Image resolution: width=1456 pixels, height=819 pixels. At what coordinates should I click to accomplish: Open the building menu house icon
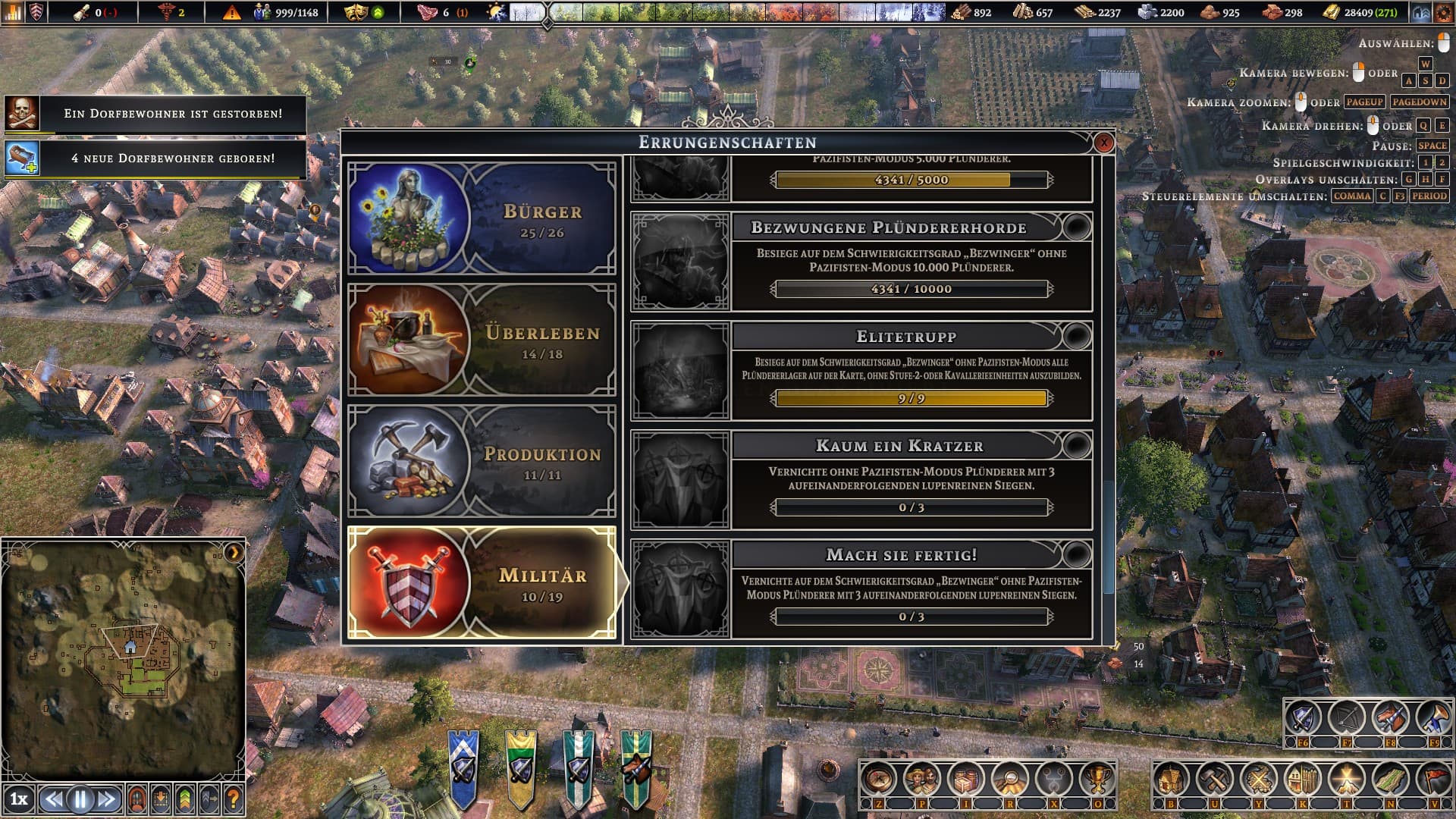tap(1170, 779)
